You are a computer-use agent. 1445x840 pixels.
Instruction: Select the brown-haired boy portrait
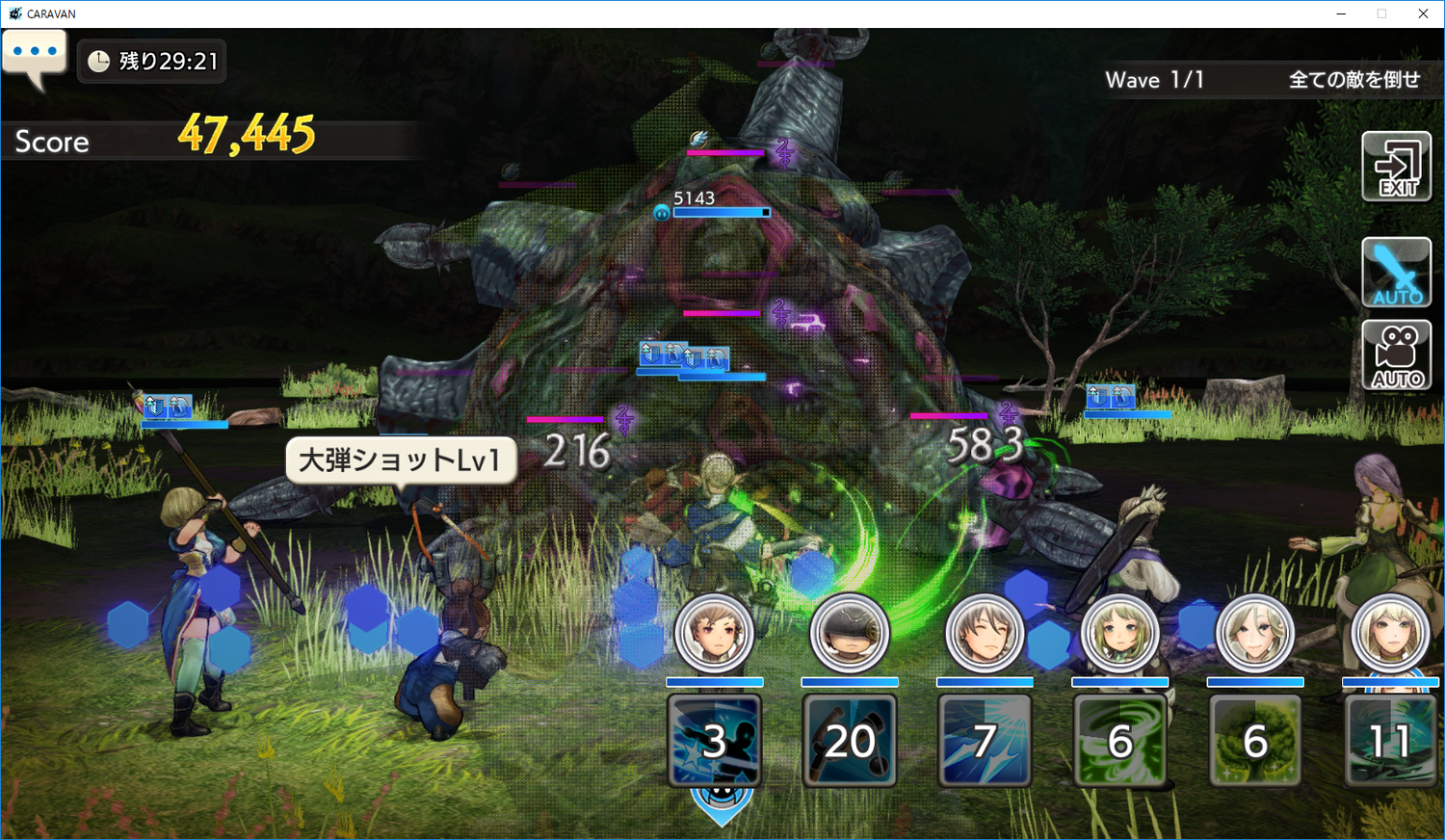[x=715, y=633]
